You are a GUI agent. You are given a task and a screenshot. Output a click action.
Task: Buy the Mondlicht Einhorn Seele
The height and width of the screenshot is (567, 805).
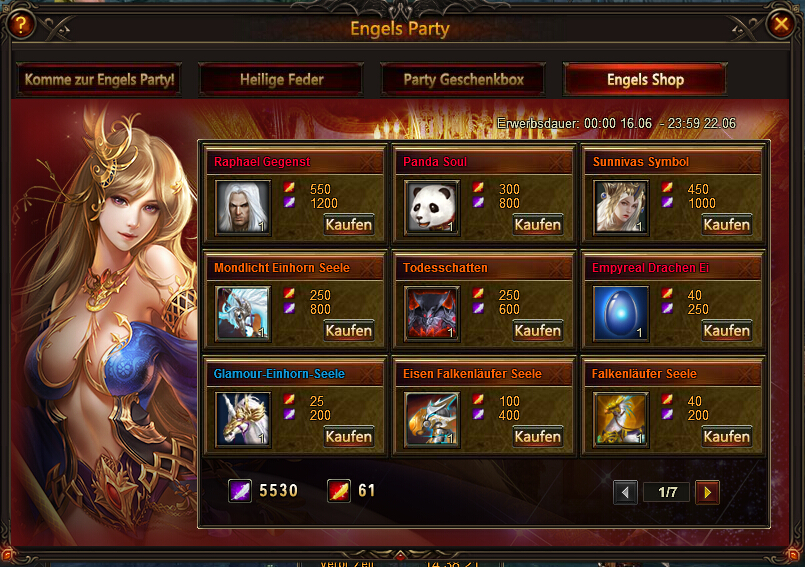point(348,331)
